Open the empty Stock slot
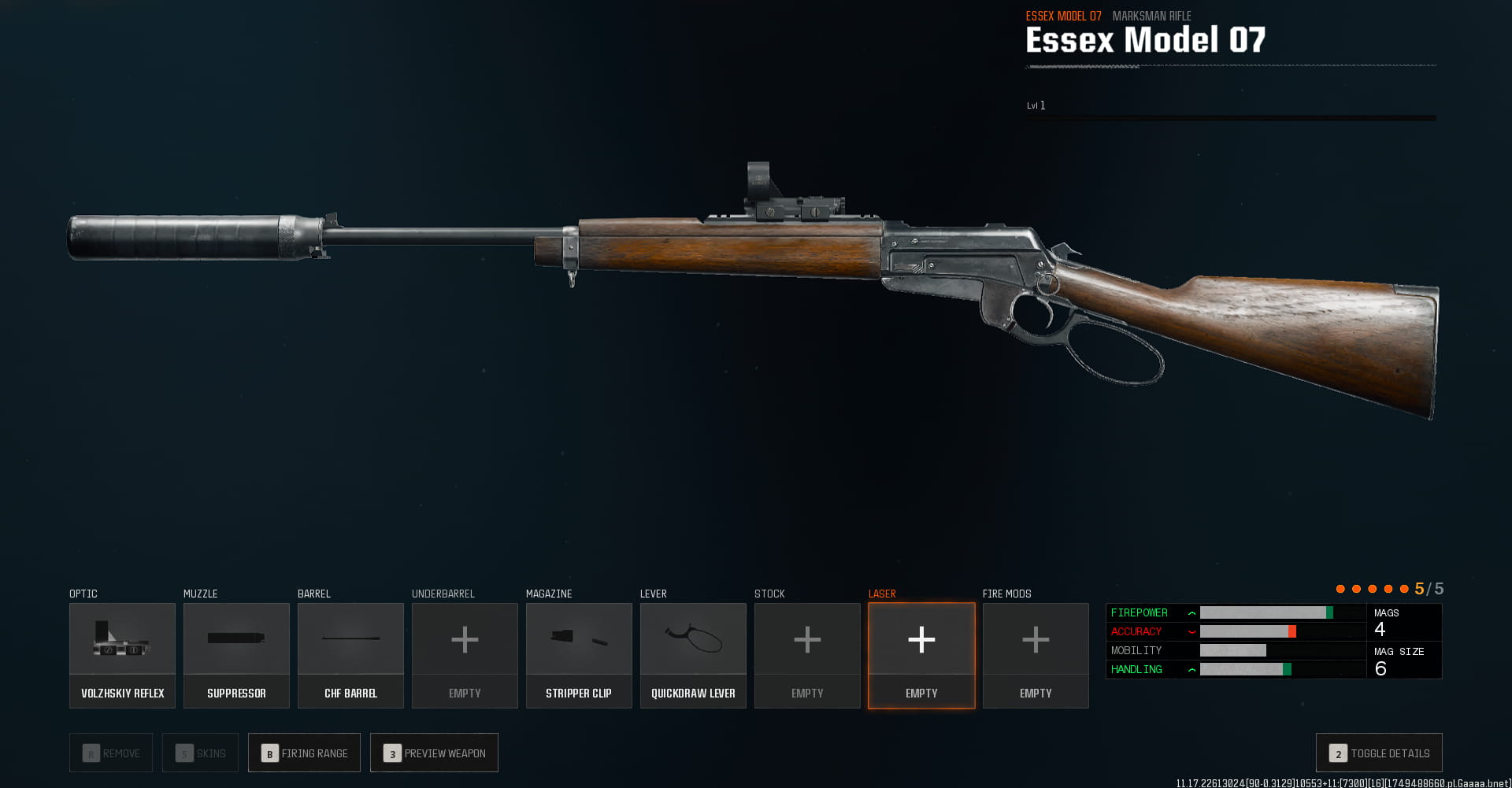 point(806,655)
